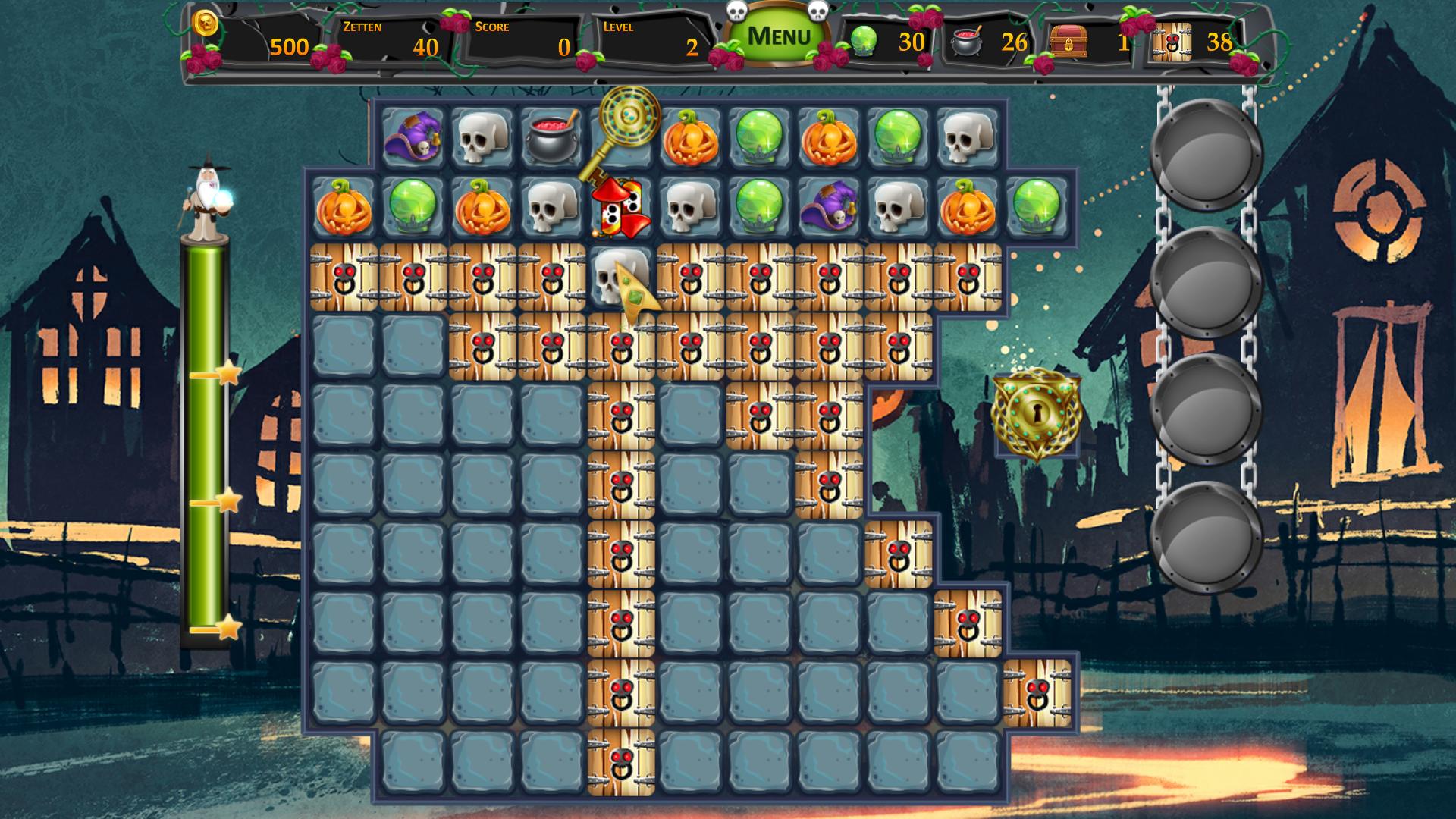This screenshot has height=819, width=1456.
Task: Select the skull between witch hat and cauldron
Action: pos(482,136)
